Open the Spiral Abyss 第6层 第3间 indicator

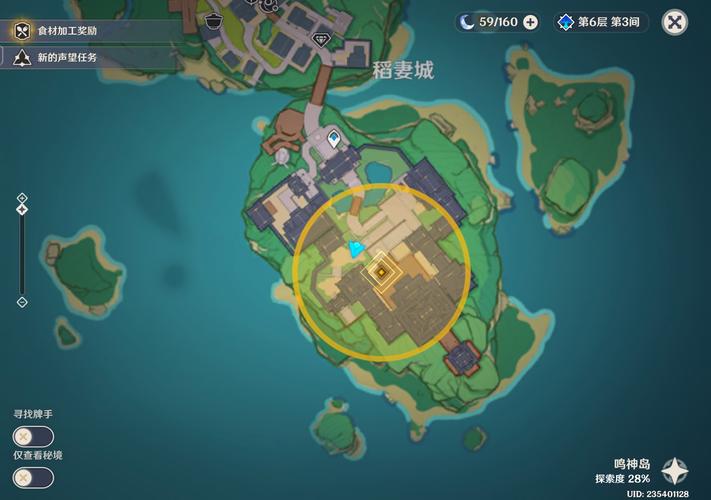coord(602,22)
